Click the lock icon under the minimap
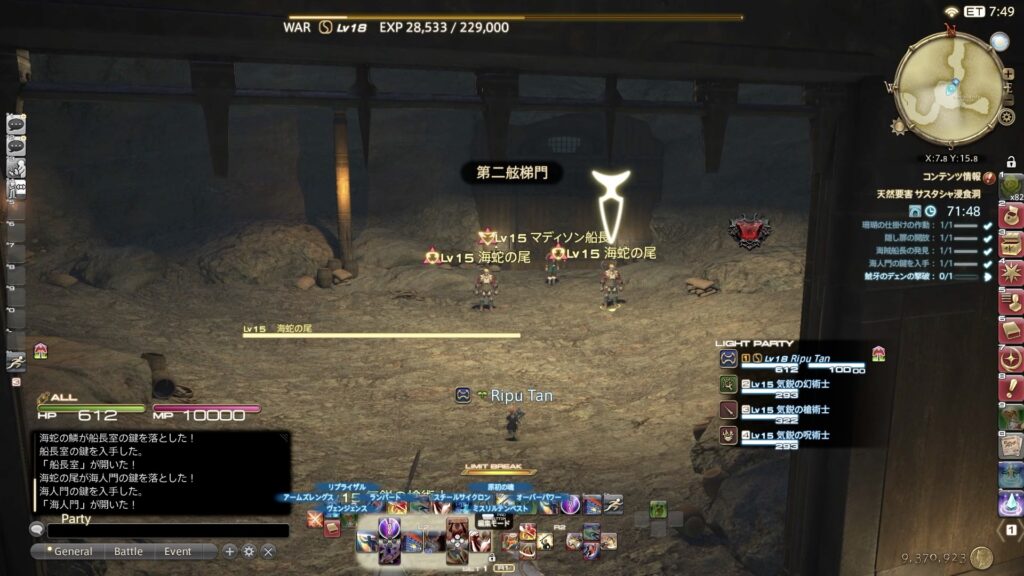The height and width of the screenshot is (576, 1024). [x=1011, y=161]
